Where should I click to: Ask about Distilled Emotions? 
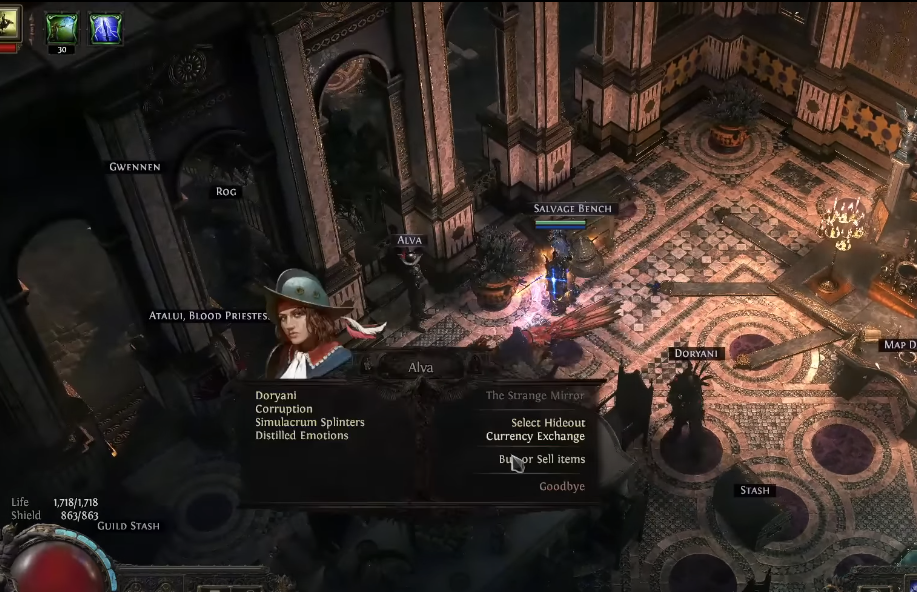click(301, 435)
